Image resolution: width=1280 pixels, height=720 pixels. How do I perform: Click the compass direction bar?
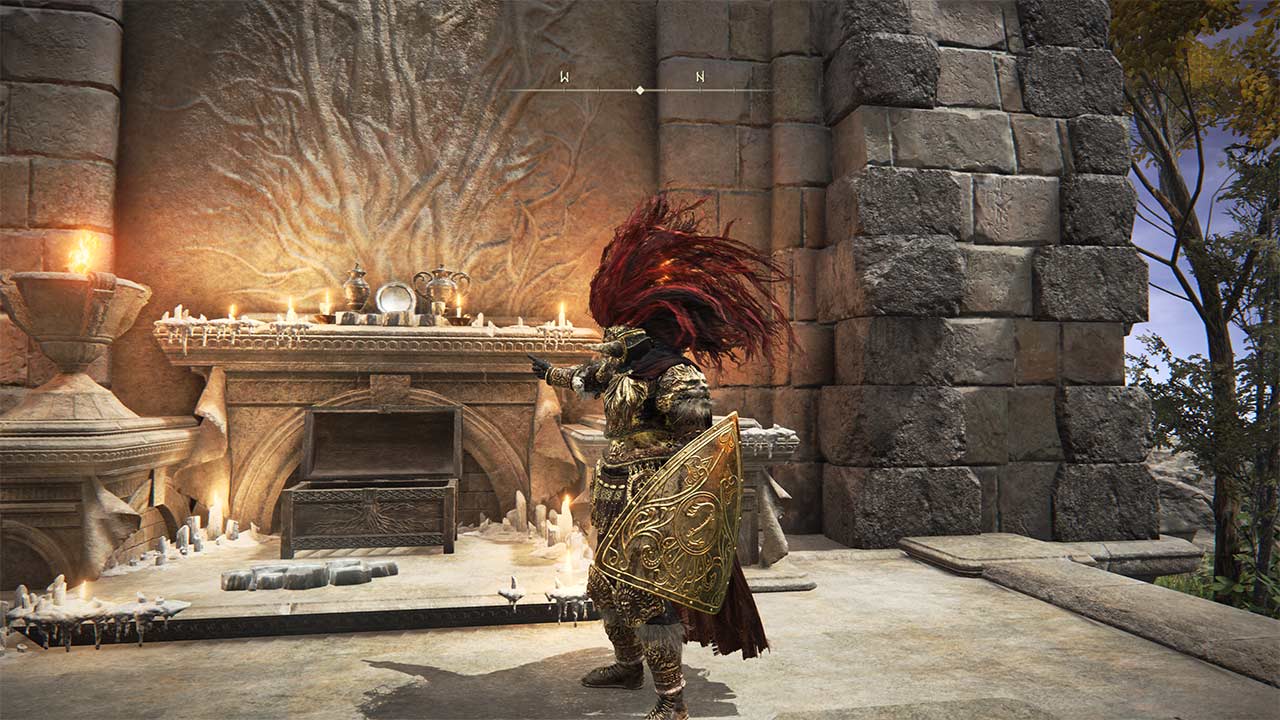click(640, 89)
